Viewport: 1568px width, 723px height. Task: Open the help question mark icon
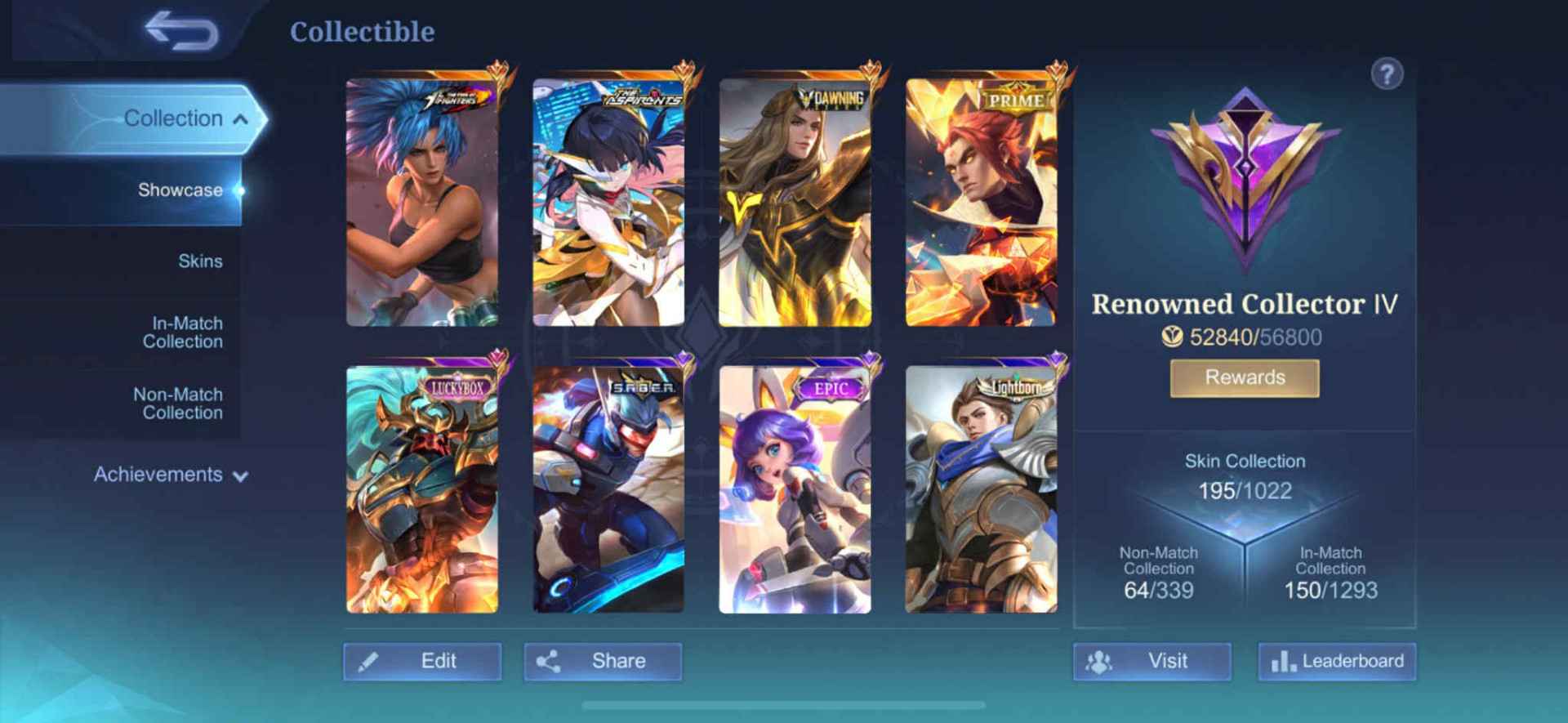click(x=1386, y=73)
